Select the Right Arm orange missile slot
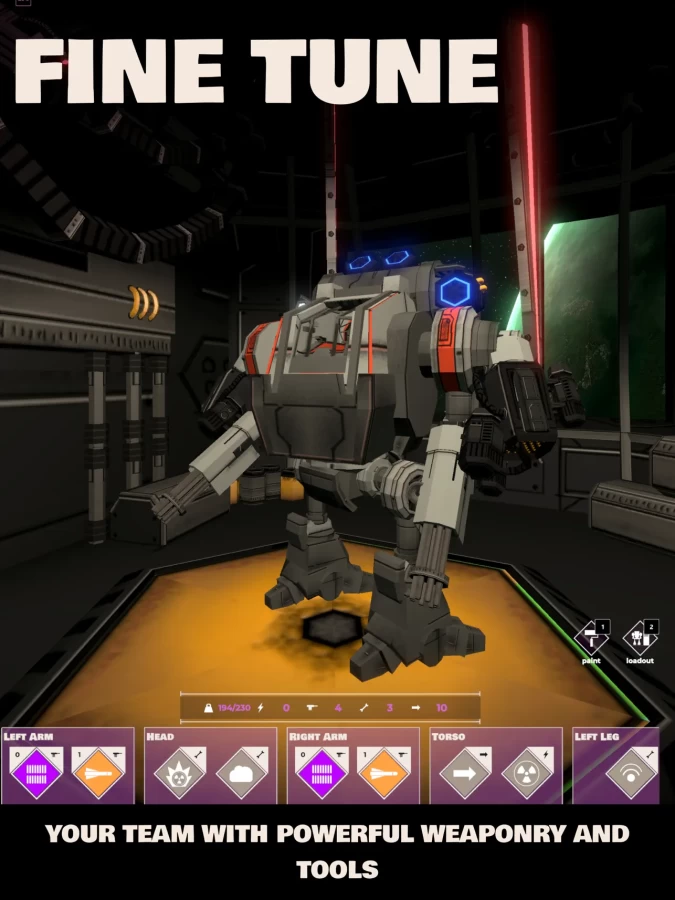Image resolution: width=675 pixels, height=900 pixels. [384, 773]
